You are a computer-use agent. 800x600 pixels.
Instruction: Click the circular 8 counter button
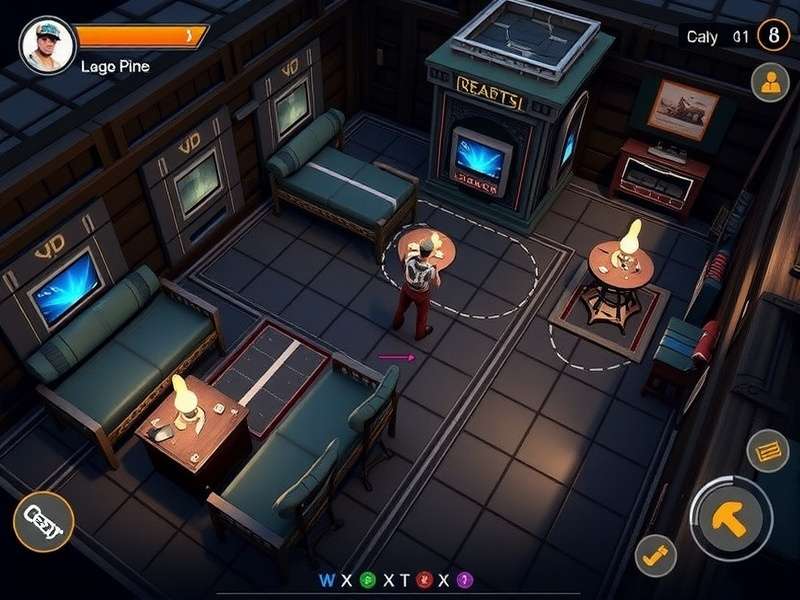(773, 36)
